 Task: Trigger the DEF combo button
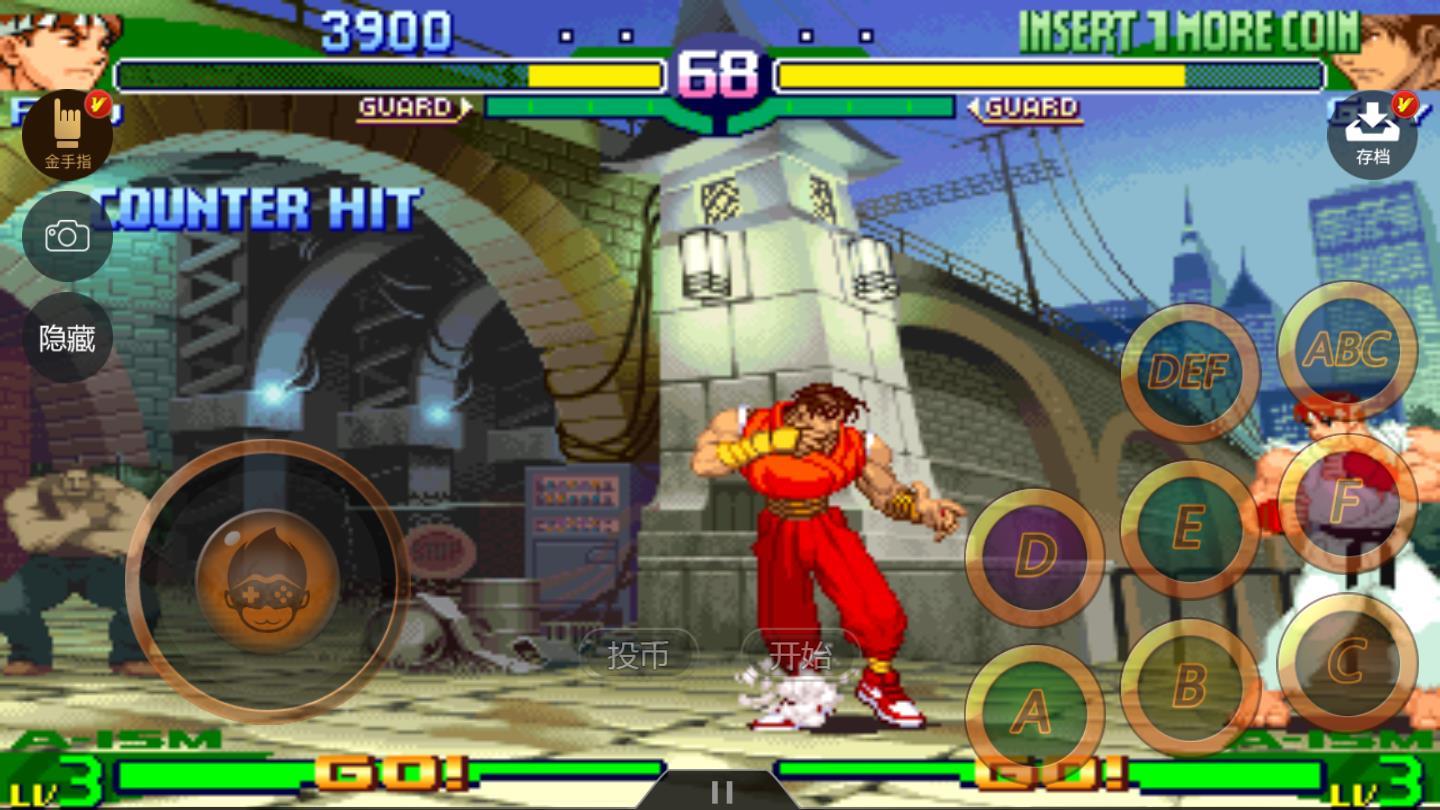1190,373
